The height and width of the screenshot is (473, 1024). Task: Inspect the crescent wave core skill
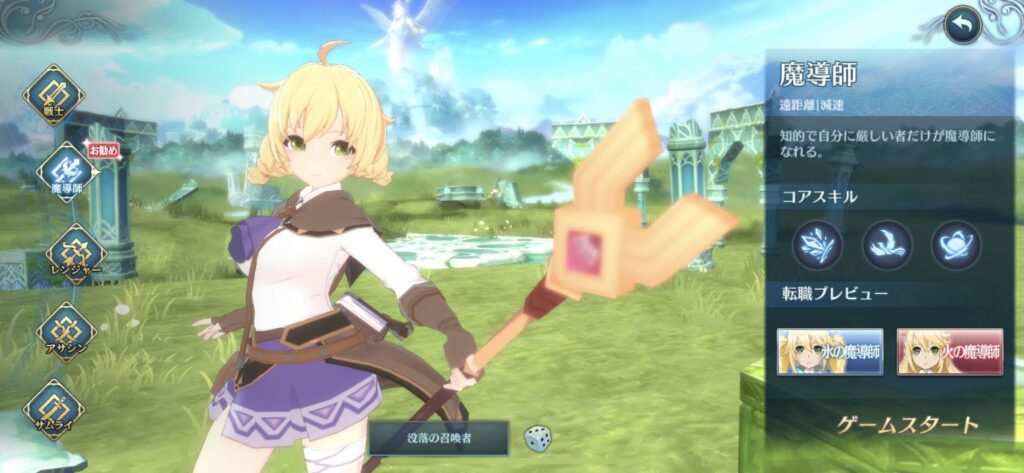[887, 245]
